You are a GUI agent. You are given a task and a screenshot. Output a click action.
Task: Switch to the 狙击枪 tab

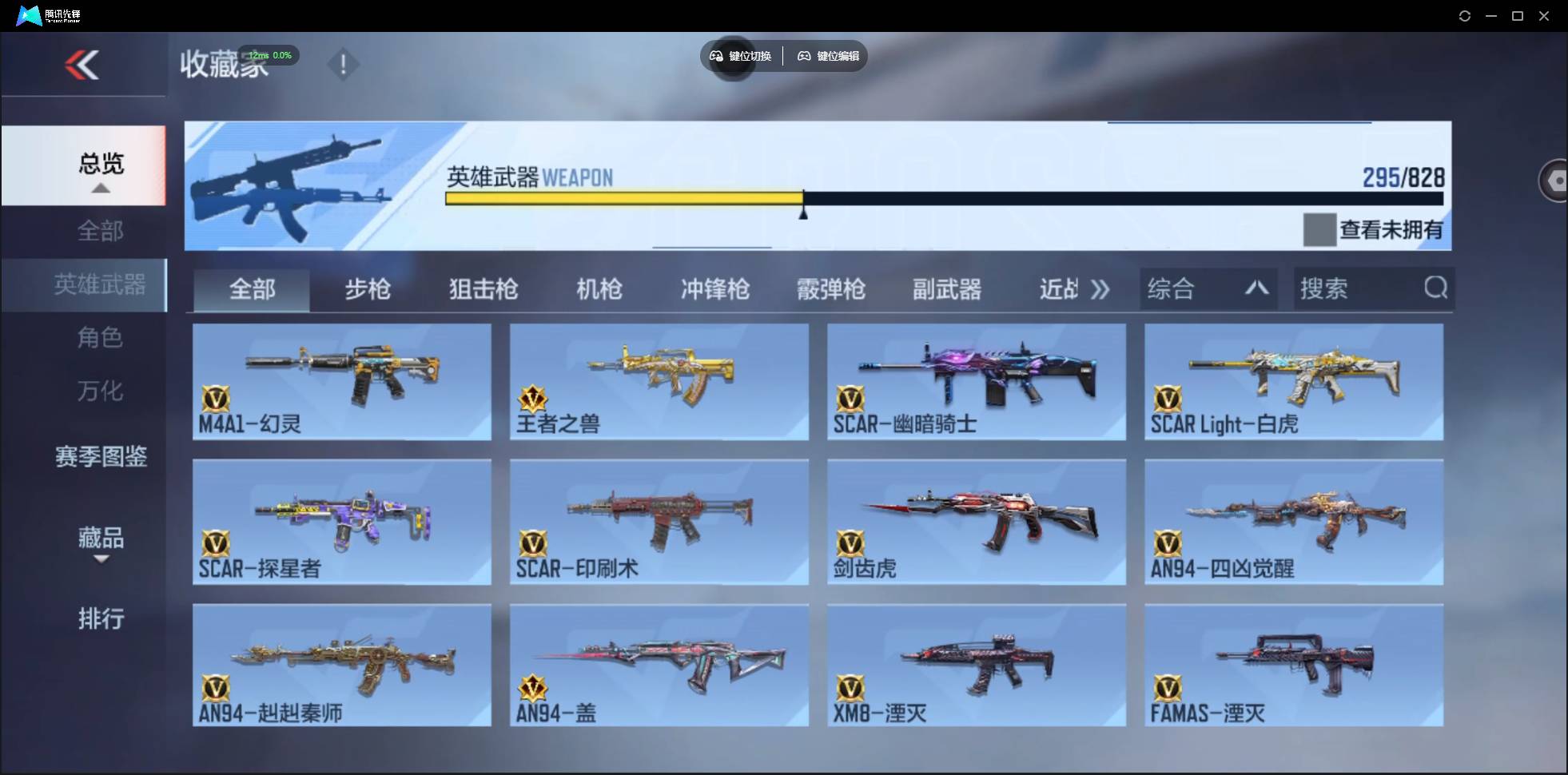[x=483, y=289]
